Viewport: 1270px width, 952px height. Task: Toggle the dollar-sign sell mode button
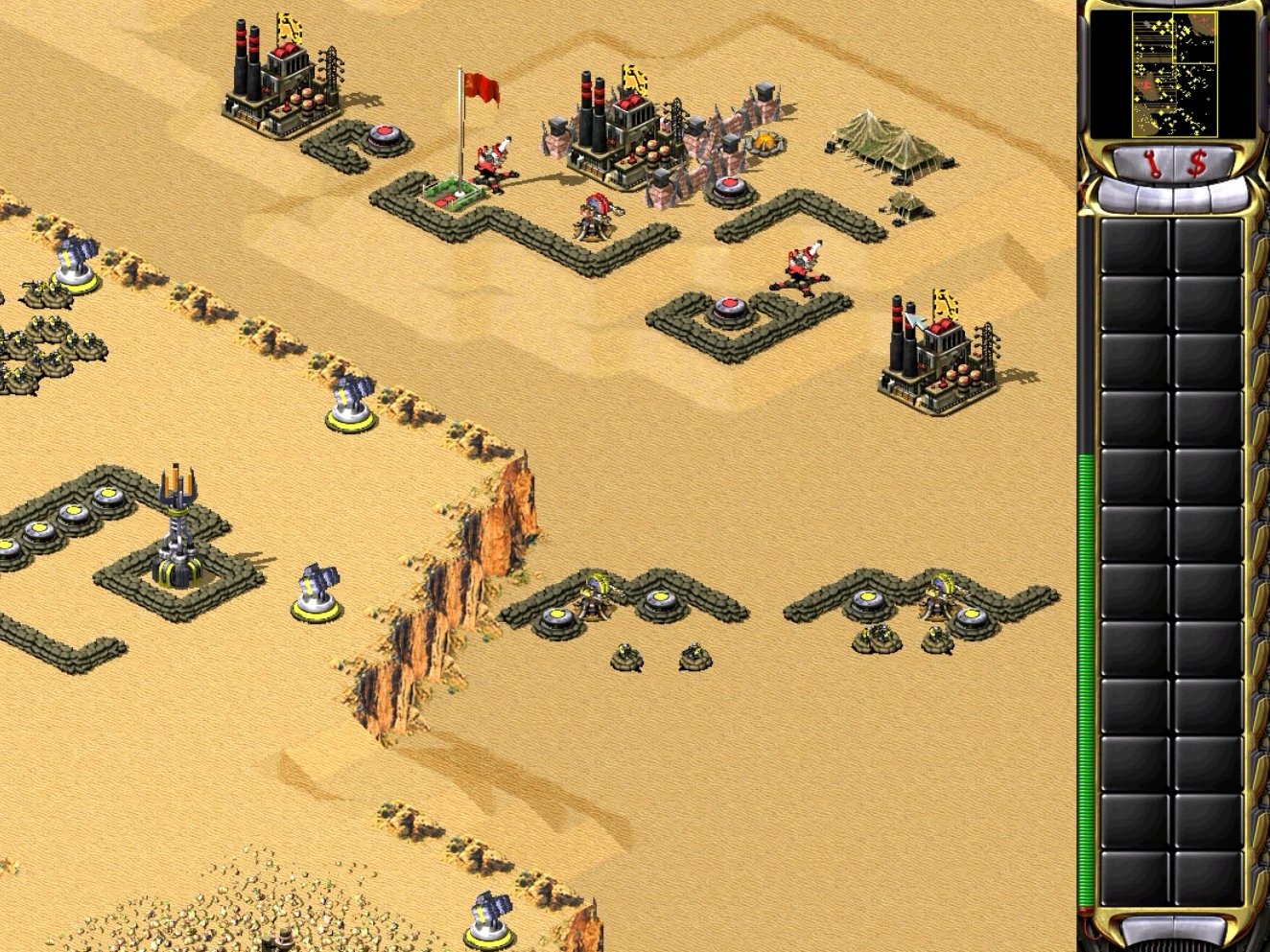pos(1196,164)
